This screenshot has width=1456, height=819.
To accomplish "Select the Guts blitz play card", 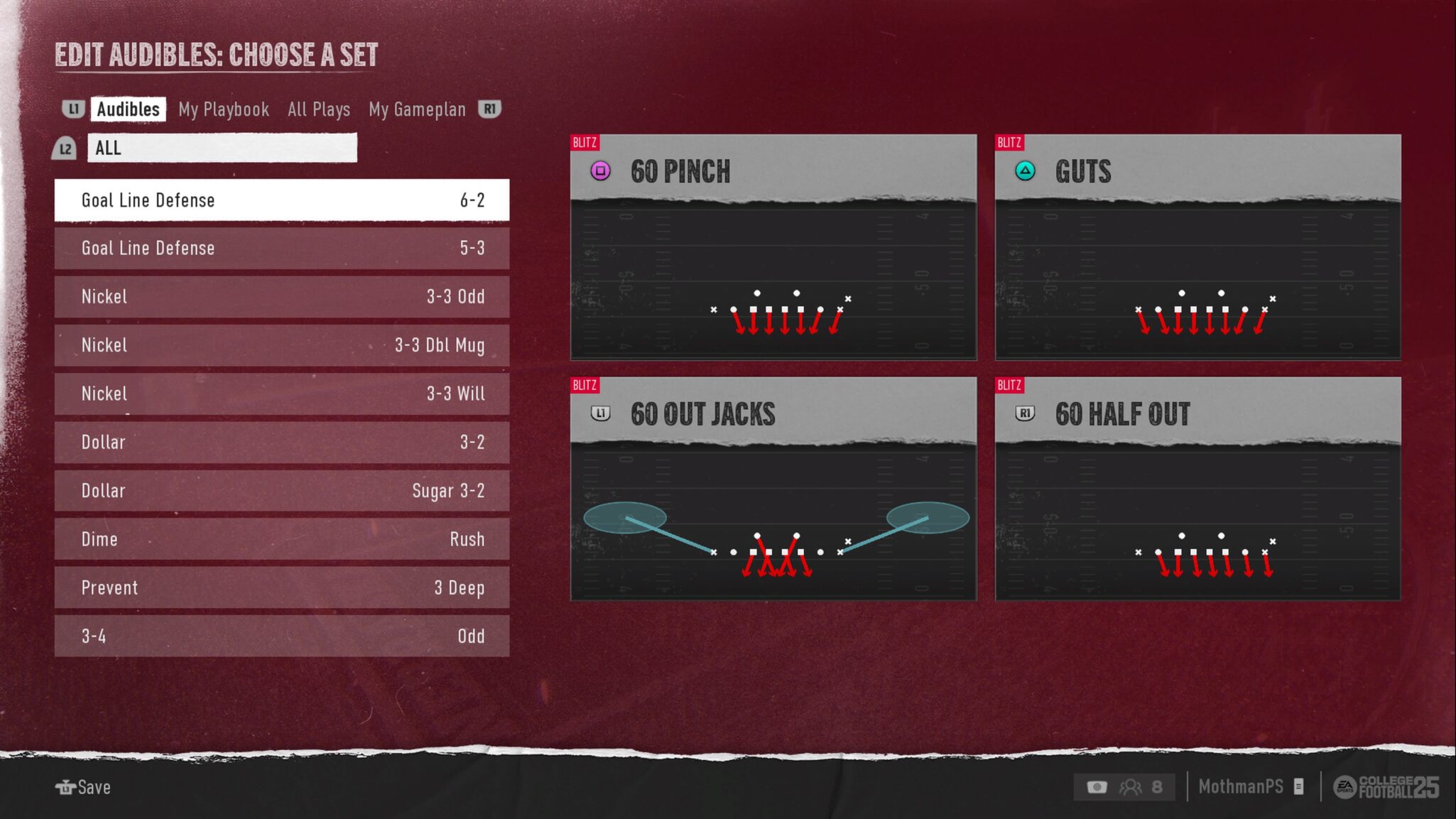I will click(1197, 247).
